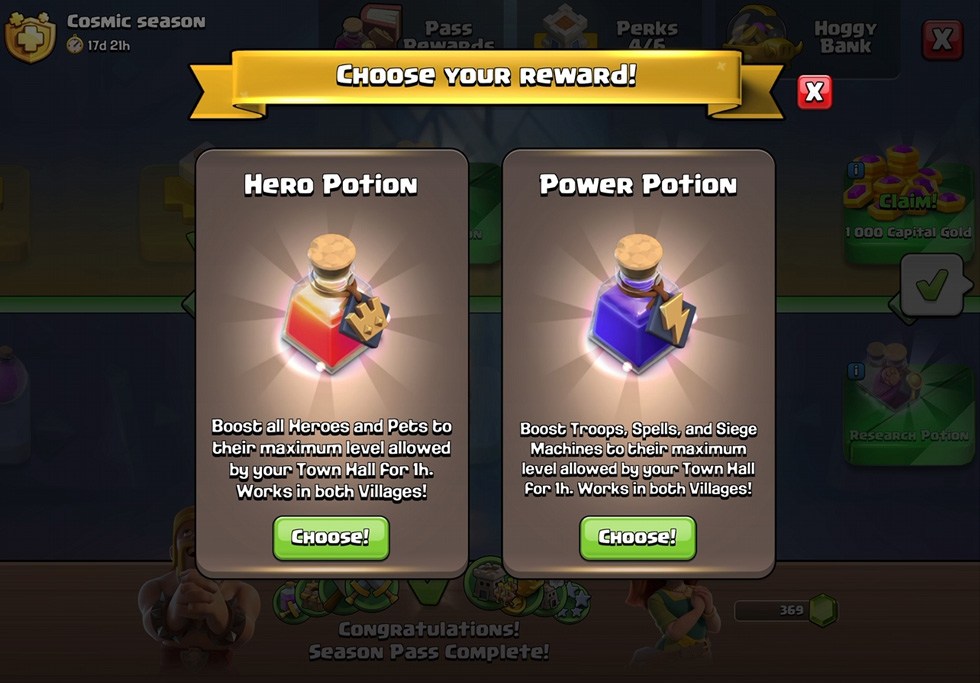Choose the Power Potion reward

[637, 537]
